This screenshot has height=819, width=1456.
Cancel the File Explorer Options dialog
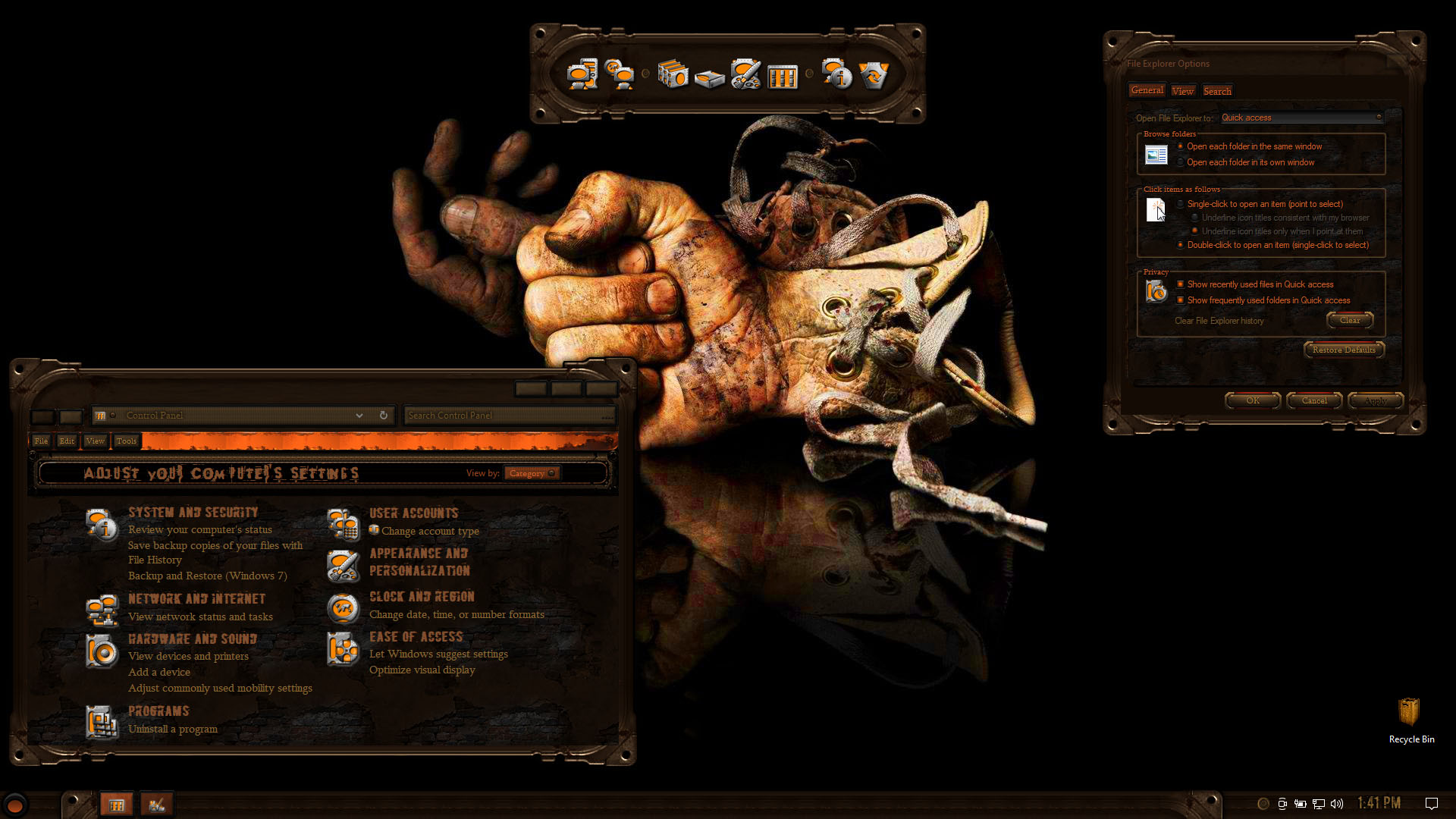1314,400
